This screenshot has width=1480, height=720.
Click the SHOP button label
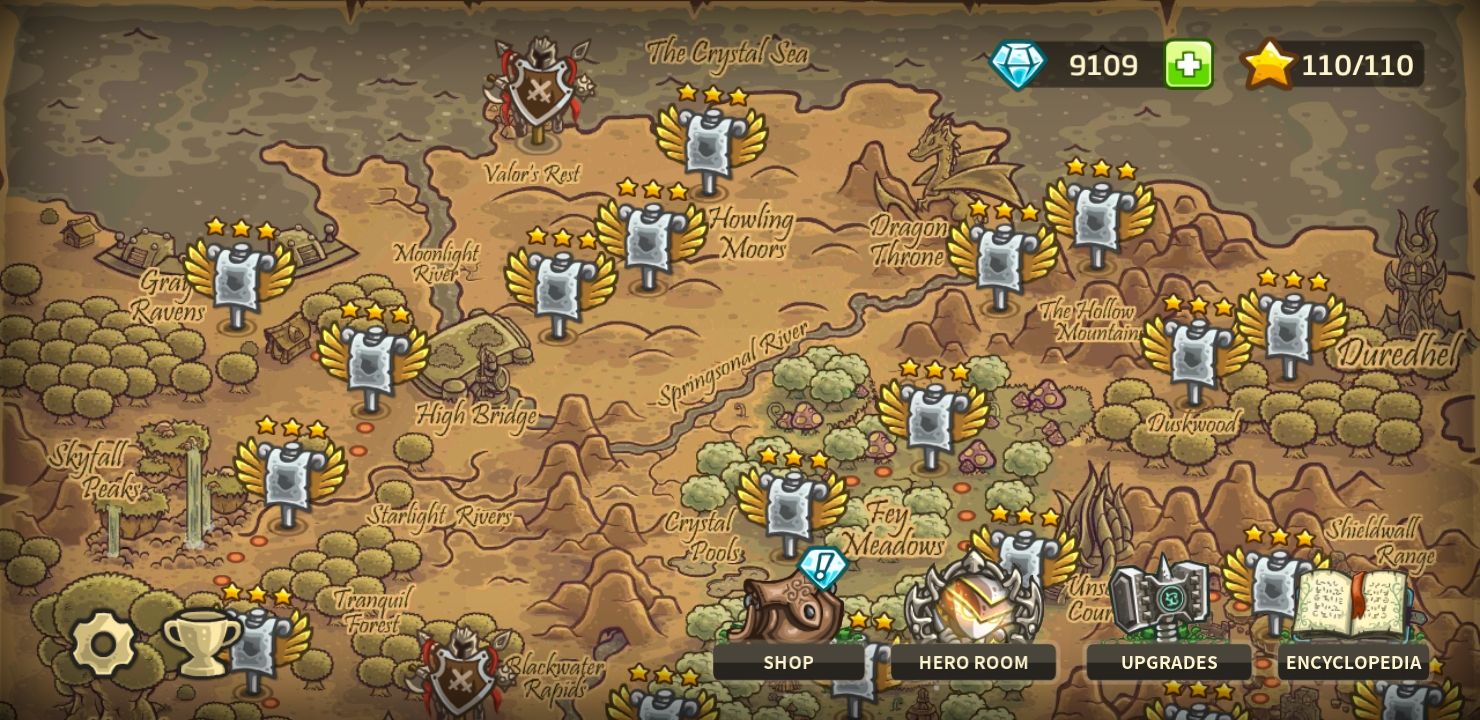(789, 662)
